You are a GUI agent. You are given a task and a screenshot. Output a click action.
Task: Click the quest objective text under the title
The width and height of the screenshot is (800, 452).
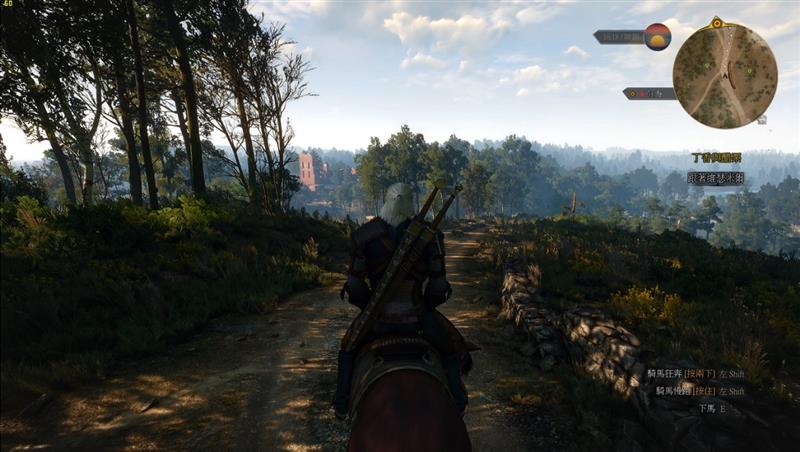tap(716, 177)
